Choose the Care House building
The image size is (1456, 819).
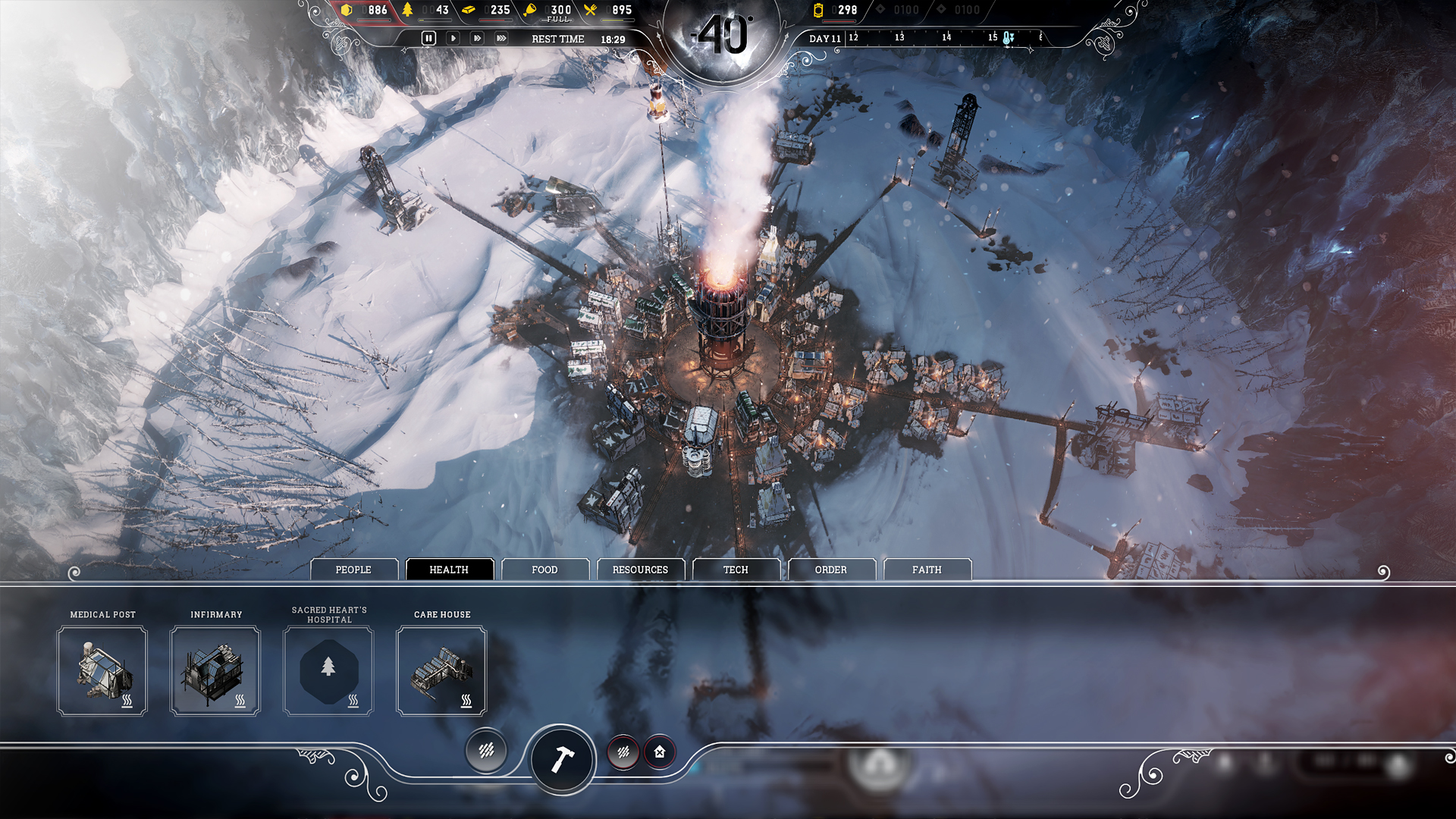442,671
